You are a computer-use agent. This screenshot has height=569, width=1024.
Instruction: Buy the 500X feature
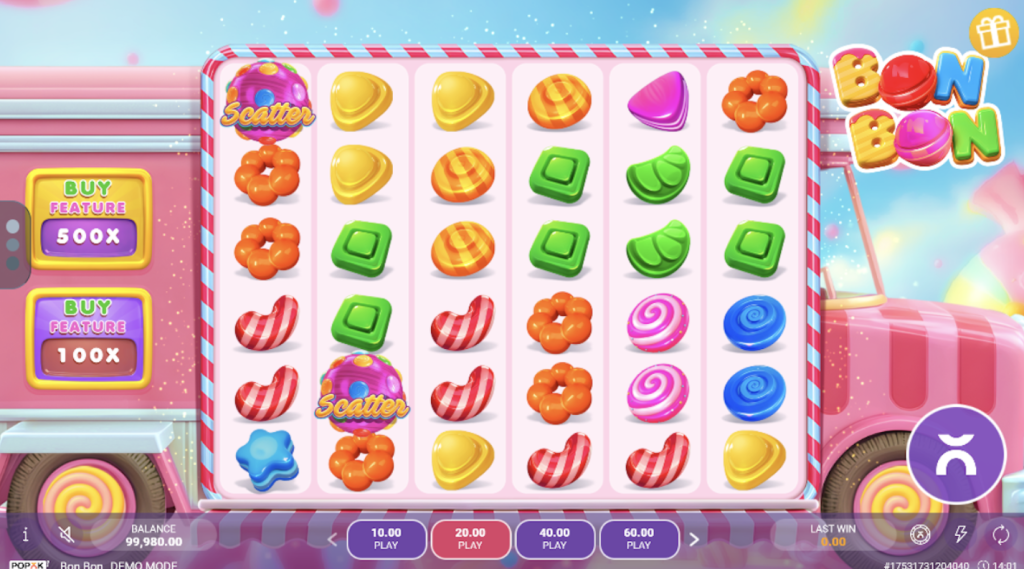tap(89, 218)
